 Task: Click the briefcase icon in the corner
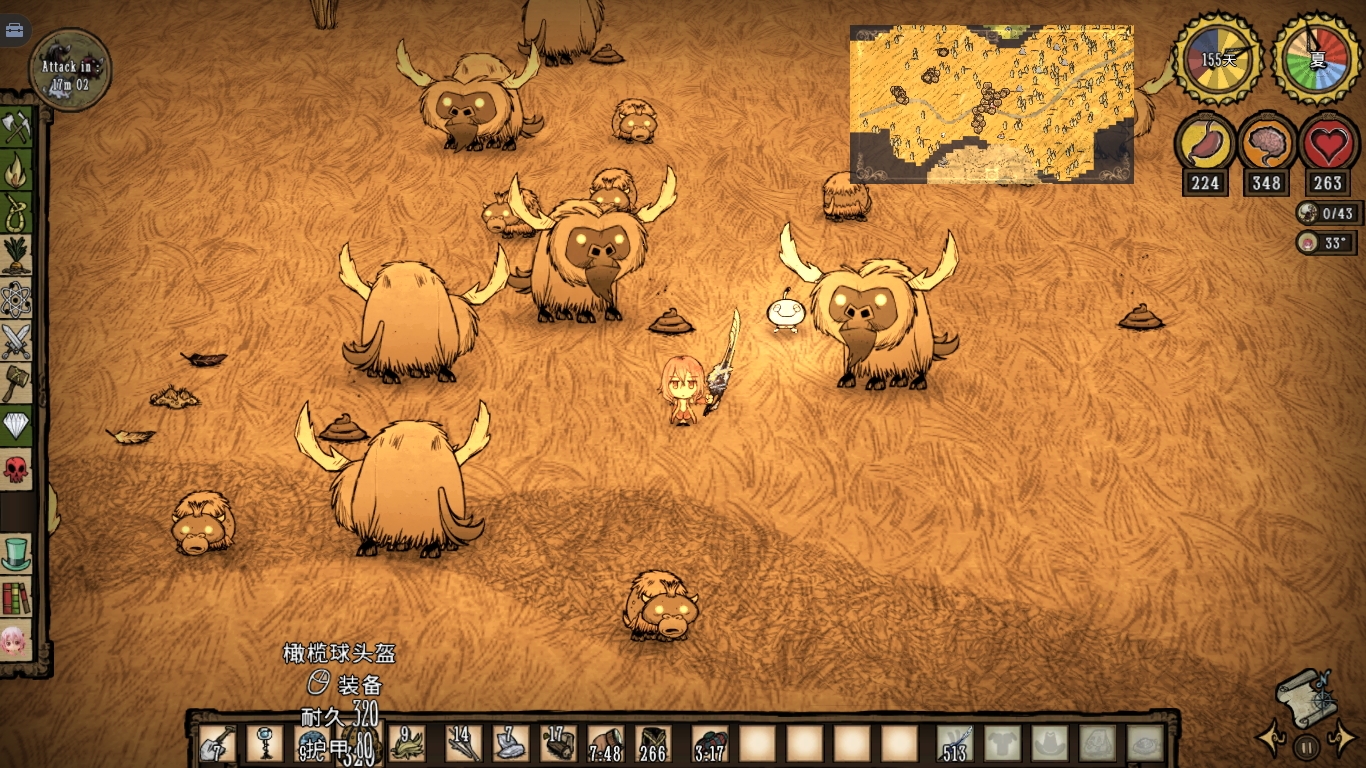(x=15, y=30)
